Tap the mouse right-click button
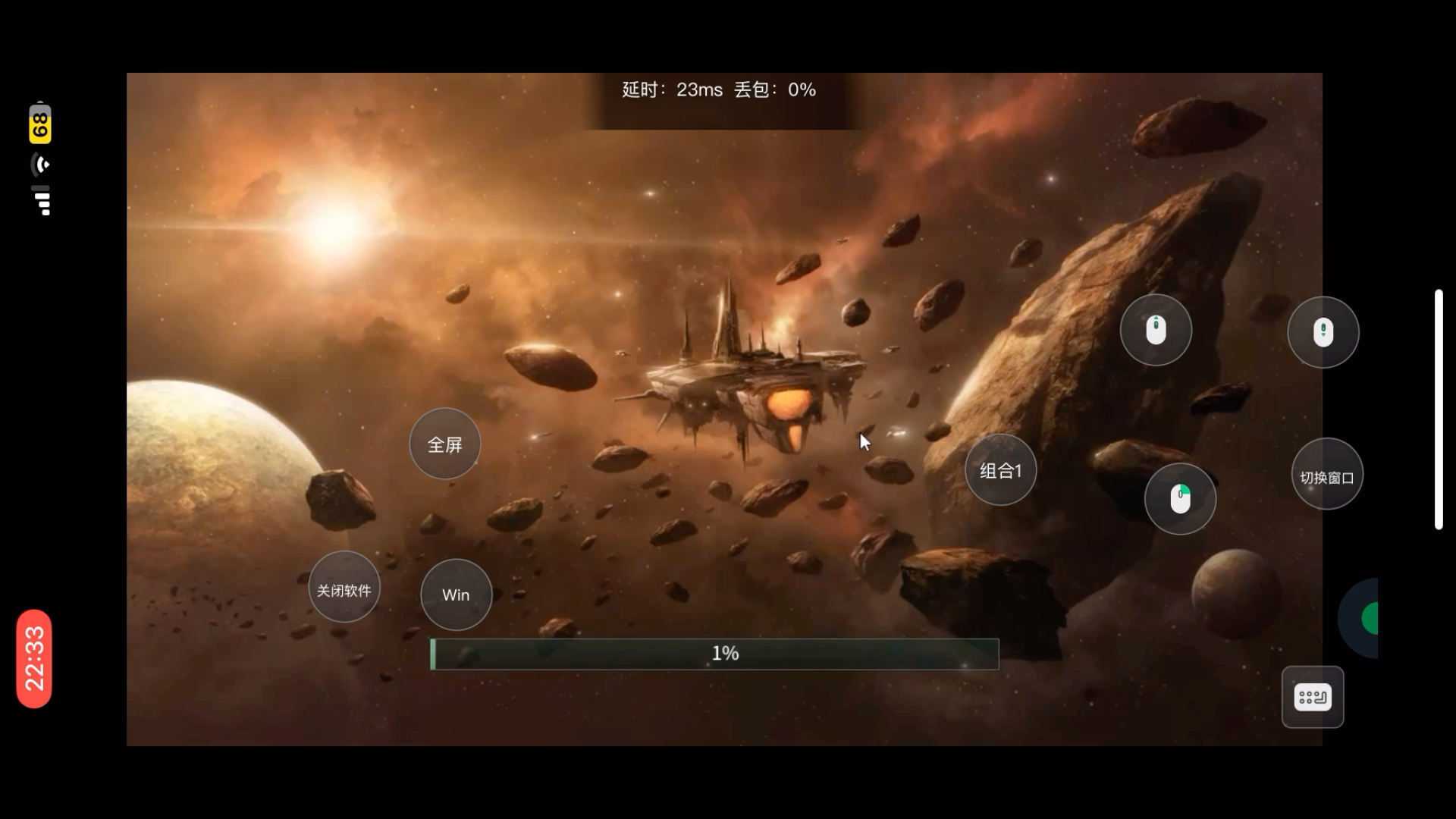Image resolution: width=1456 pixels, height=819 pixels. (1180, 499)
